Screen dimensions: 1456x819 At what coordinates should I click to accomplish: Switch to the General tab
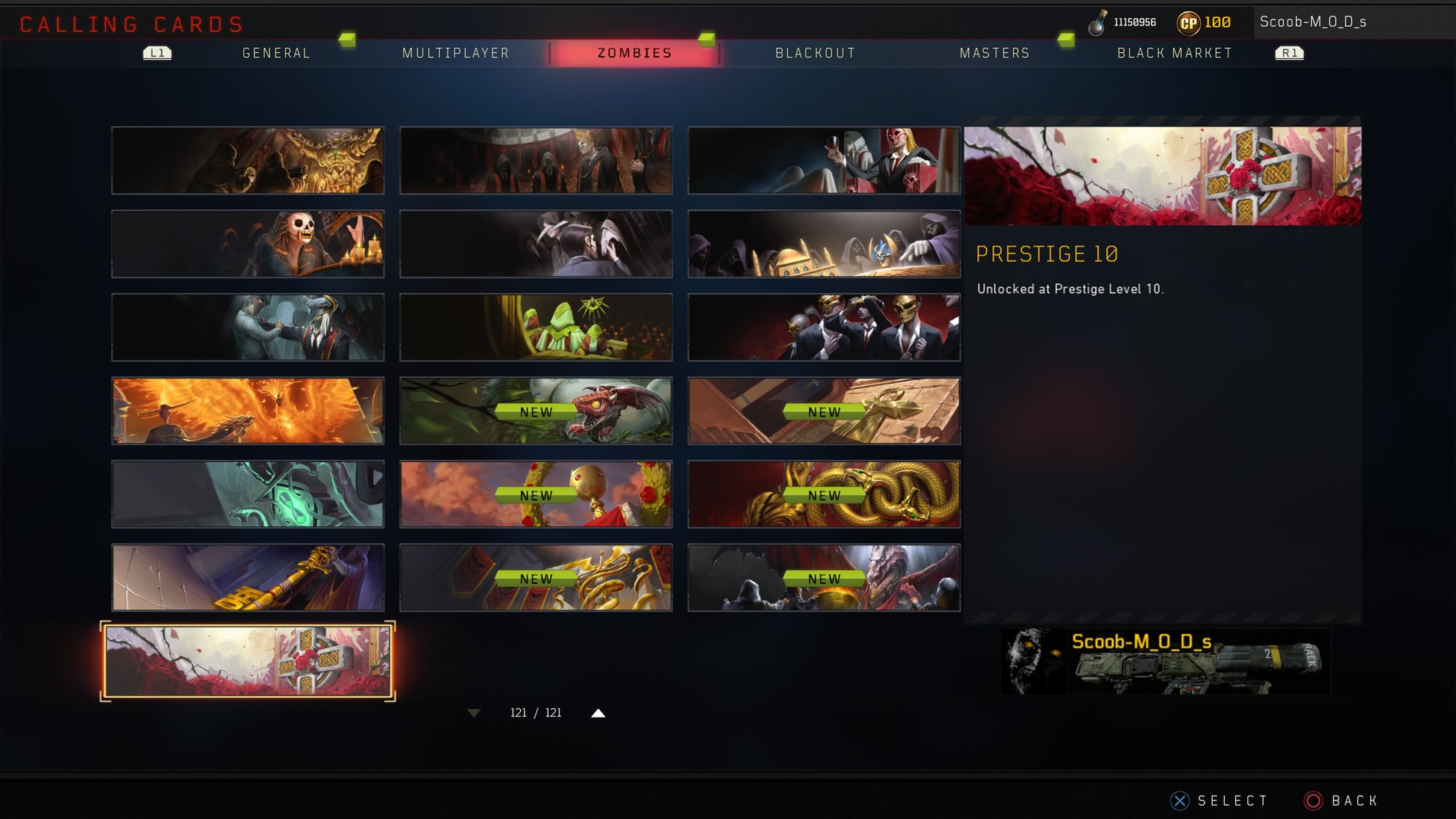[276, 53]
